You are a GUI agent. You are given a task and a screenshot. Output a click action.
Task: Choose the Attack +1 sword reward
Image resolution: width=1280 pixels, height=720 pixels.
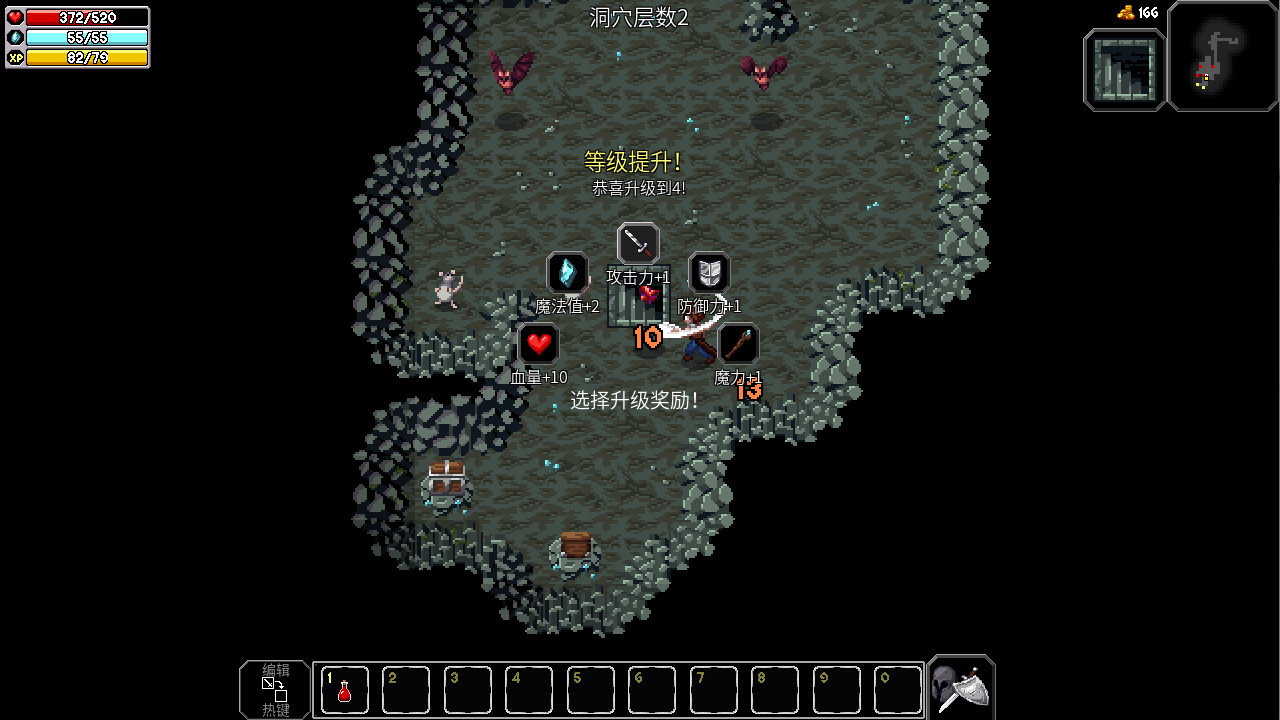coord(638,243)
